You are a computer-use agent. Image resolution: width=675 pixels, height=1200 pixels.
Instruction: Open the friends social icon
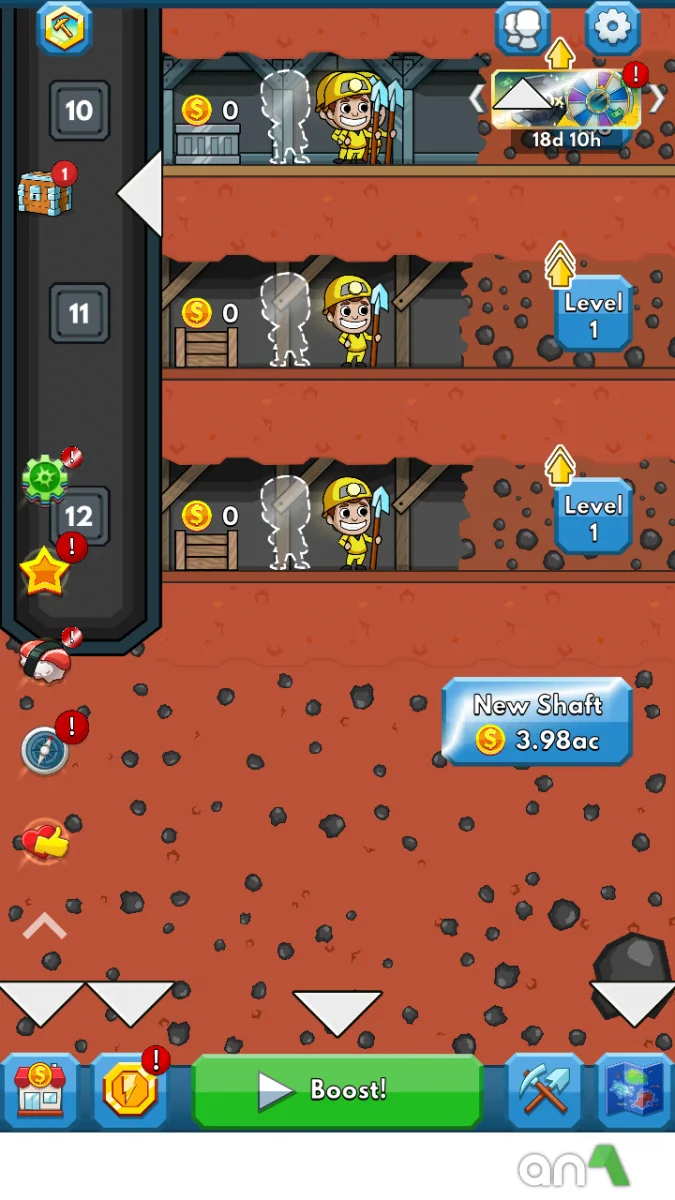tap(522, 28)
